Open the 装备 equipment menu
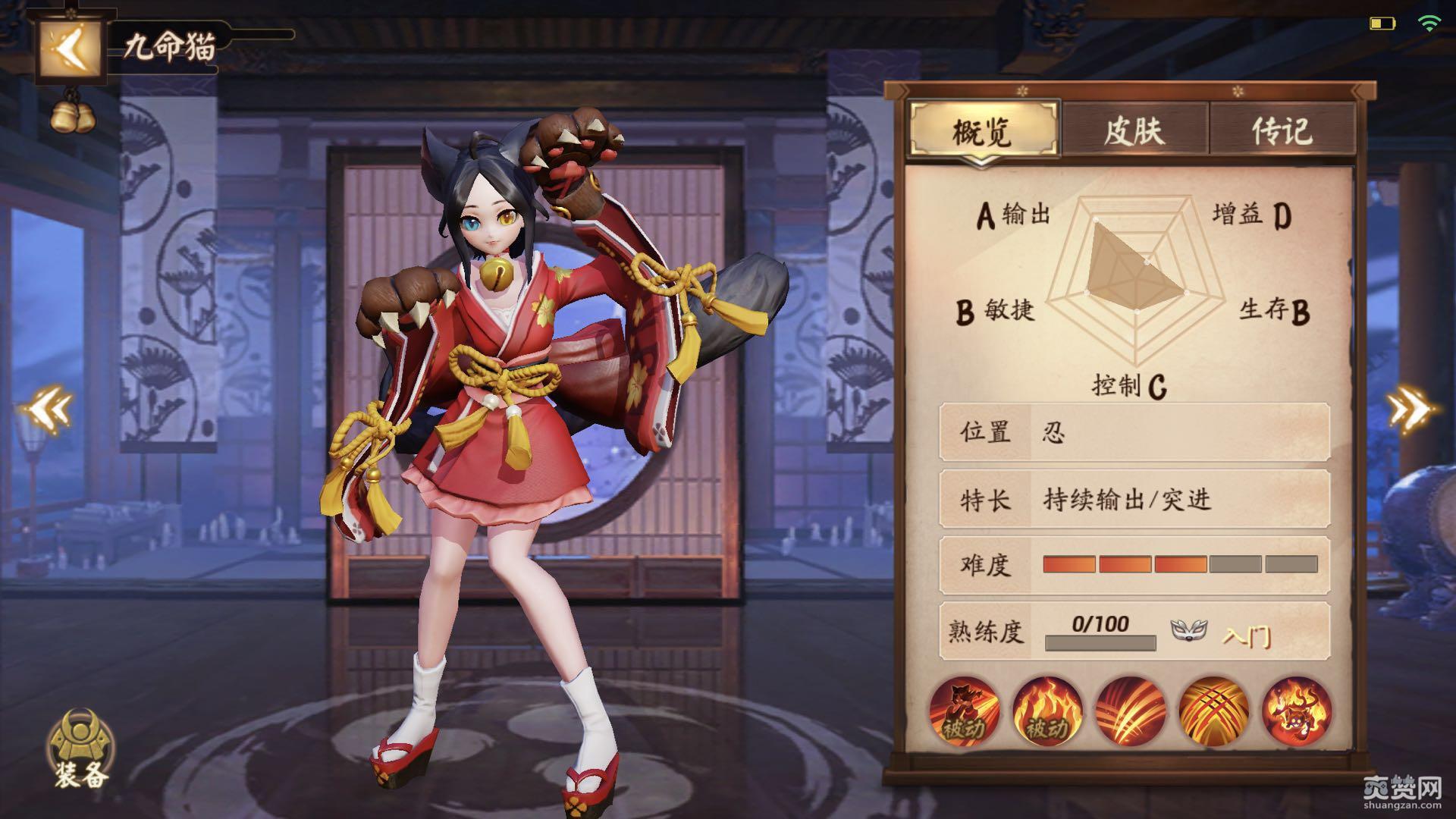The height and width of the screenshot is (819, 1456). (x=80, y=749)
